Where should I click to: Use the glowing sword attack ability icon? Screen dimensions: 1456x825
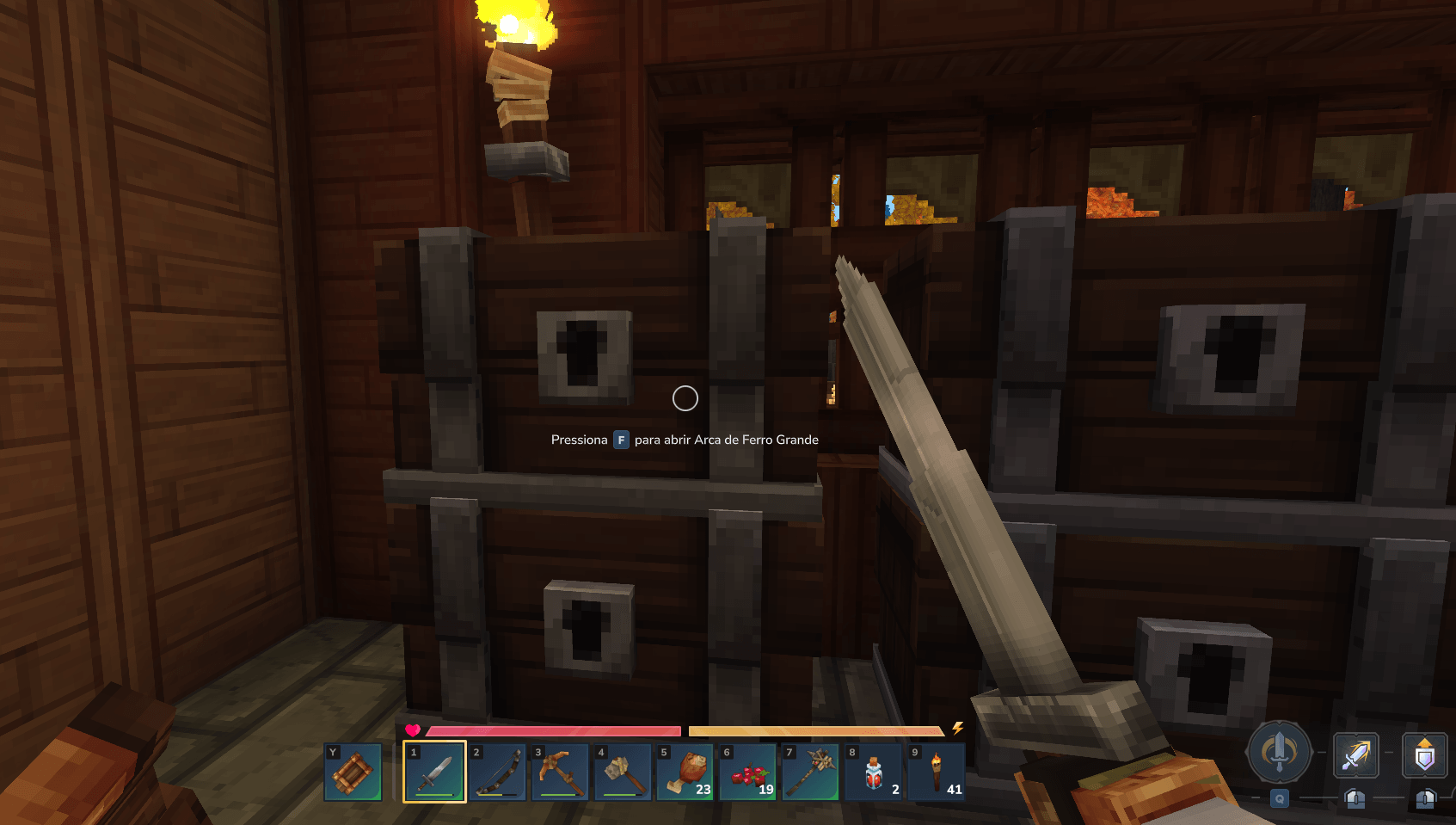tap(1355, 755)
